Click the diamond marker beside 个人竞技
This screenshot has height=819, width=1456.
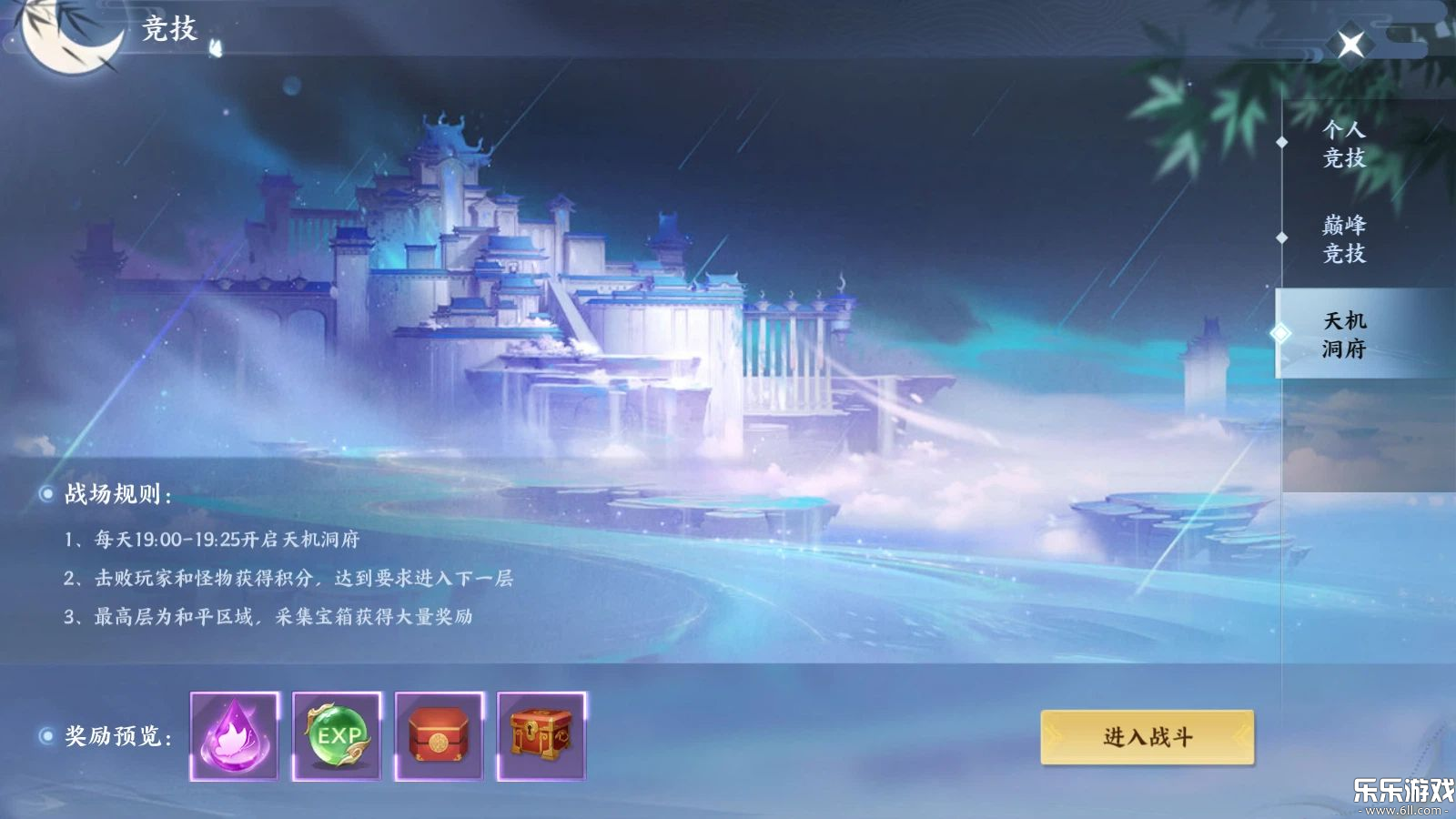pyautogui.click(x=1284, y=141)
